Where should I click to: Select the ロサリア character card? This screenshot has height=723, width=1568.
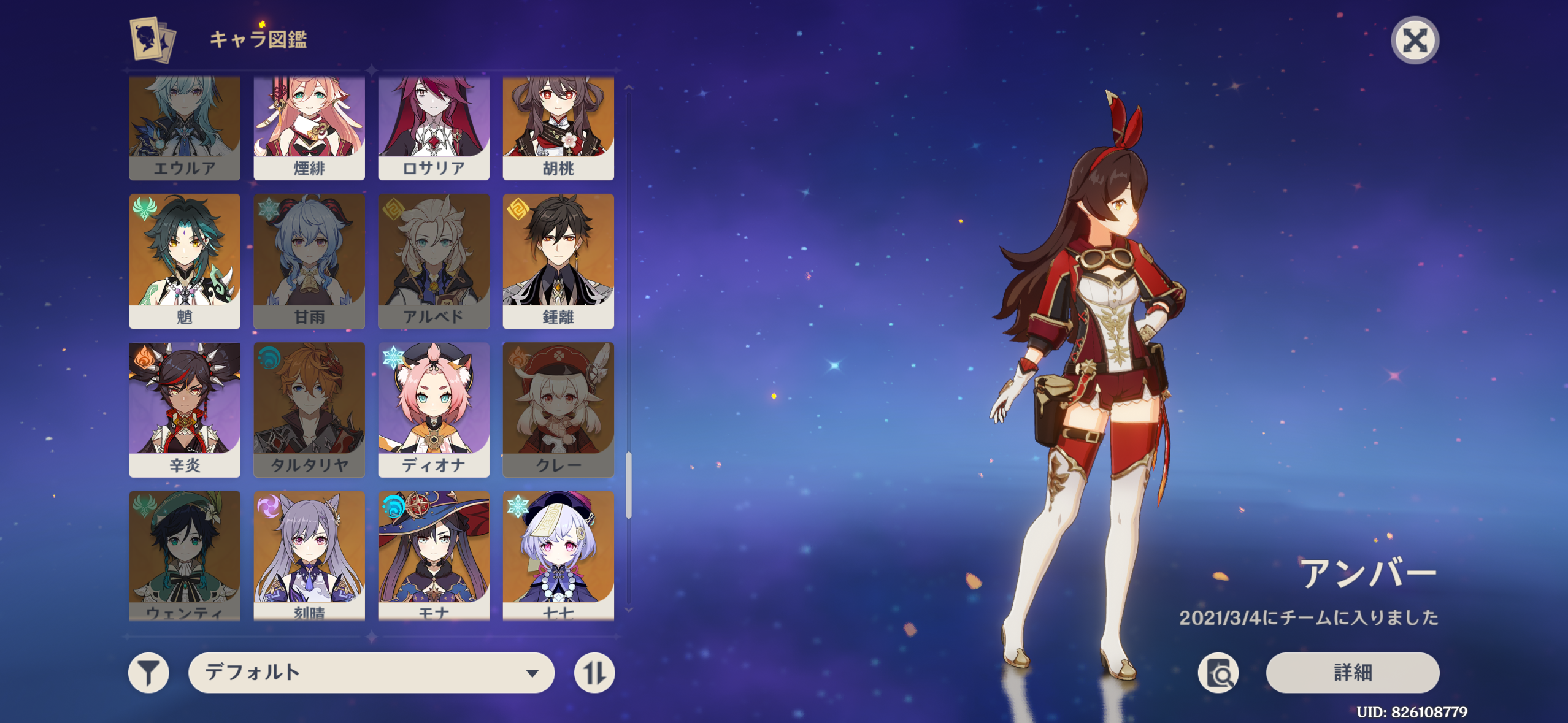tap(434, 128)
